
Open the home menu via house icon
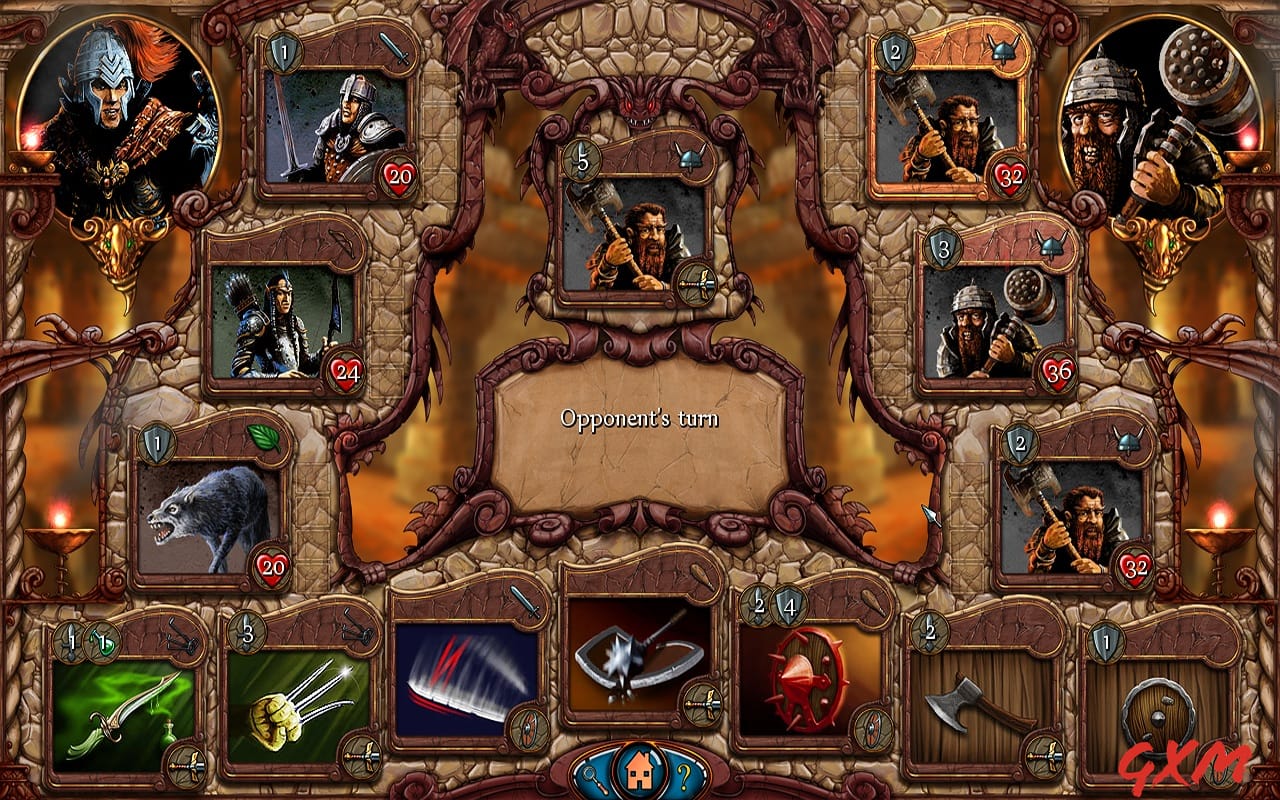point(640,772)
